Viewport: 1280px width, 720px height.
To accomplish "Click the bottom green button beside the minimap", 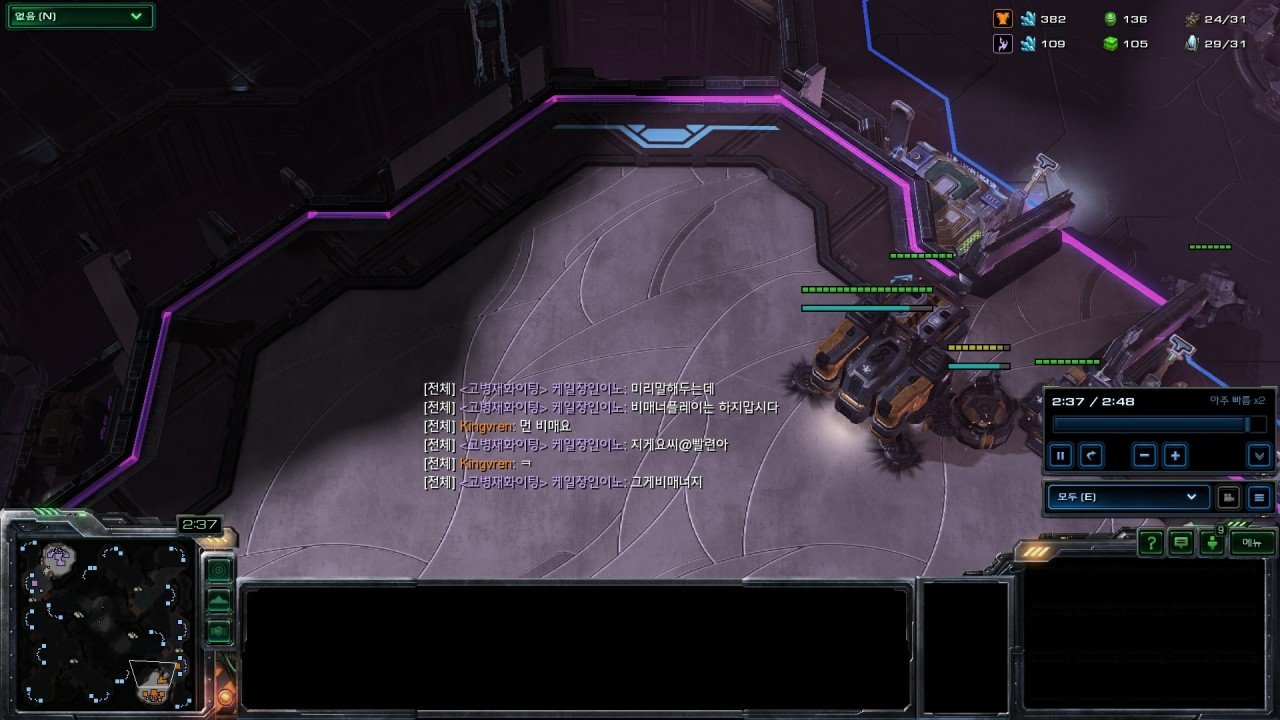I will [219, 631].
